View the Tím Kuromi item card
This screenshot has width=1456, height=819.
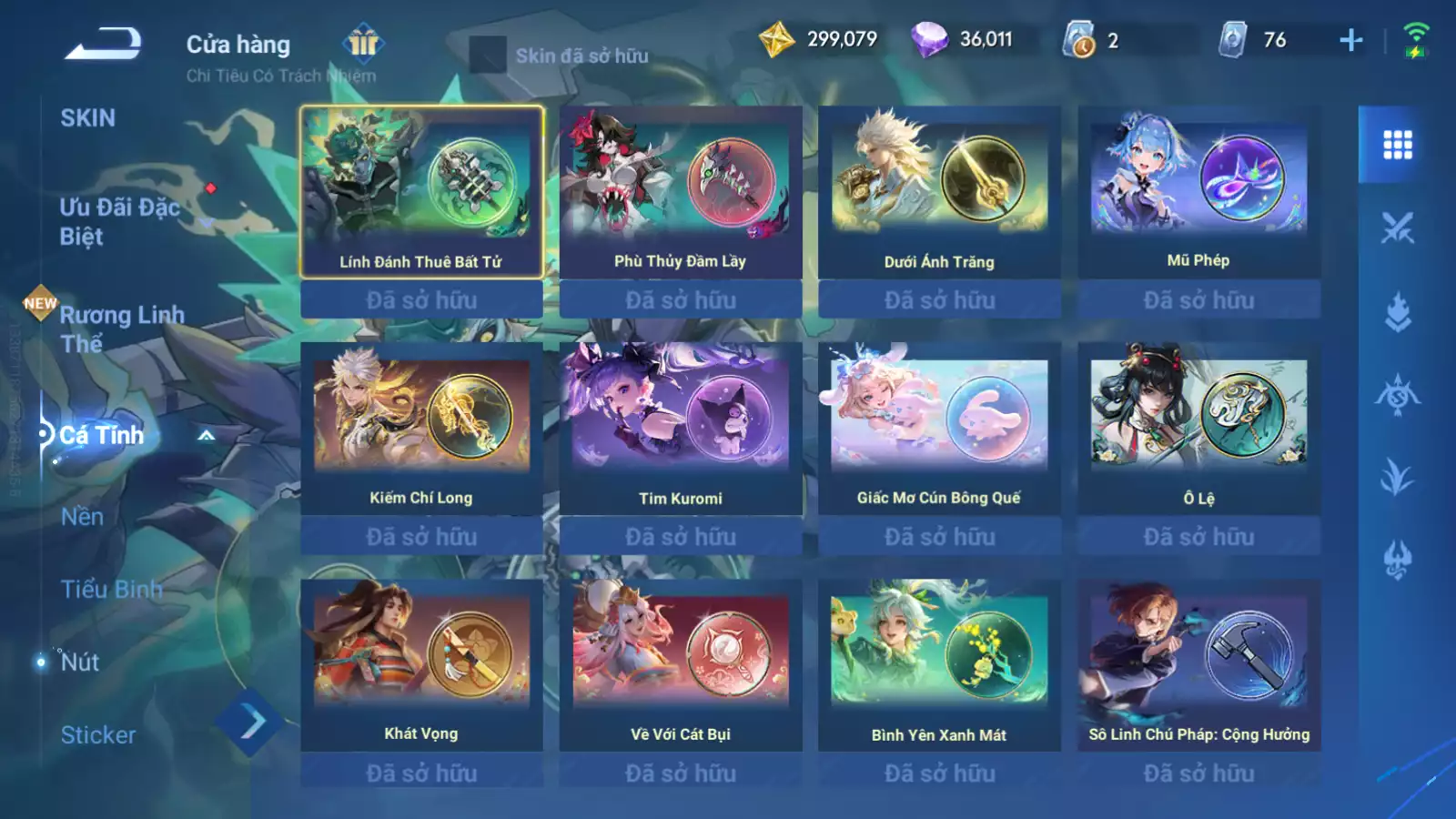coord(680,429)
